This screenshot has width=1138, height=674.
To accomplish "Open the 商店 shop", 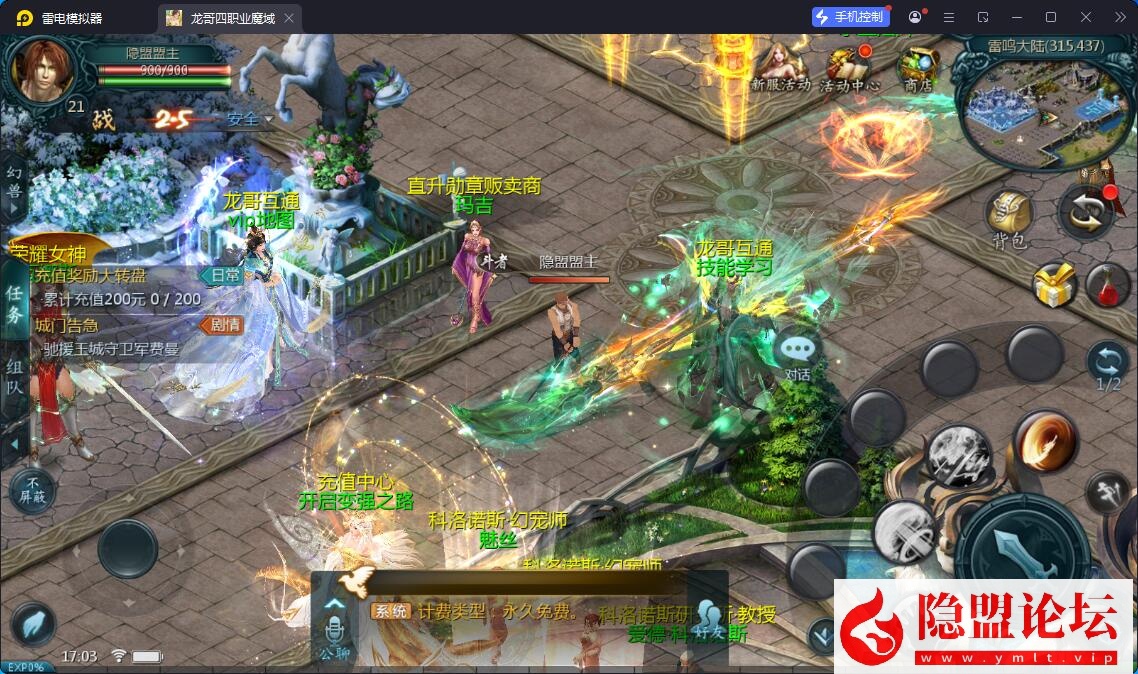I will click(916, 70).
